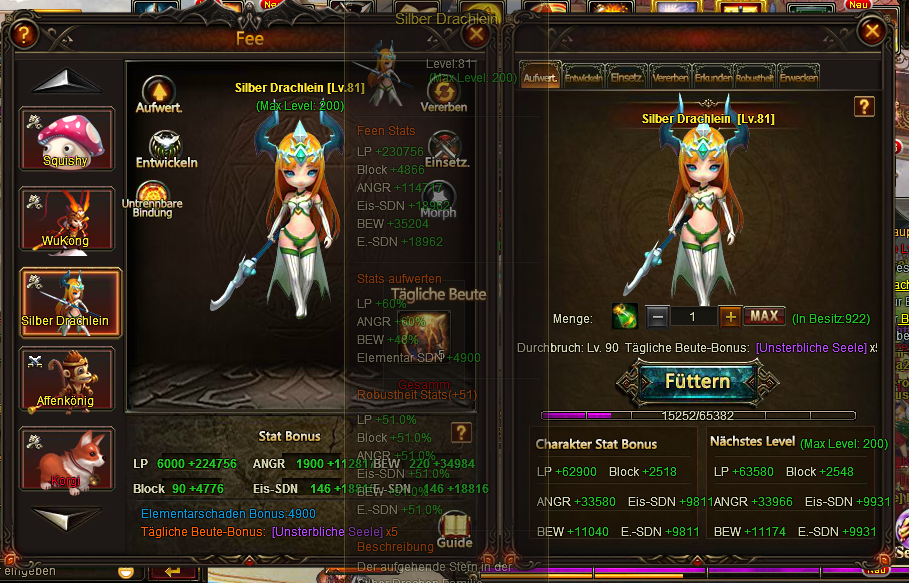
Task: Feed the fairy with the Füttern button
Action: pyautogui.click(x=686, y=381)
